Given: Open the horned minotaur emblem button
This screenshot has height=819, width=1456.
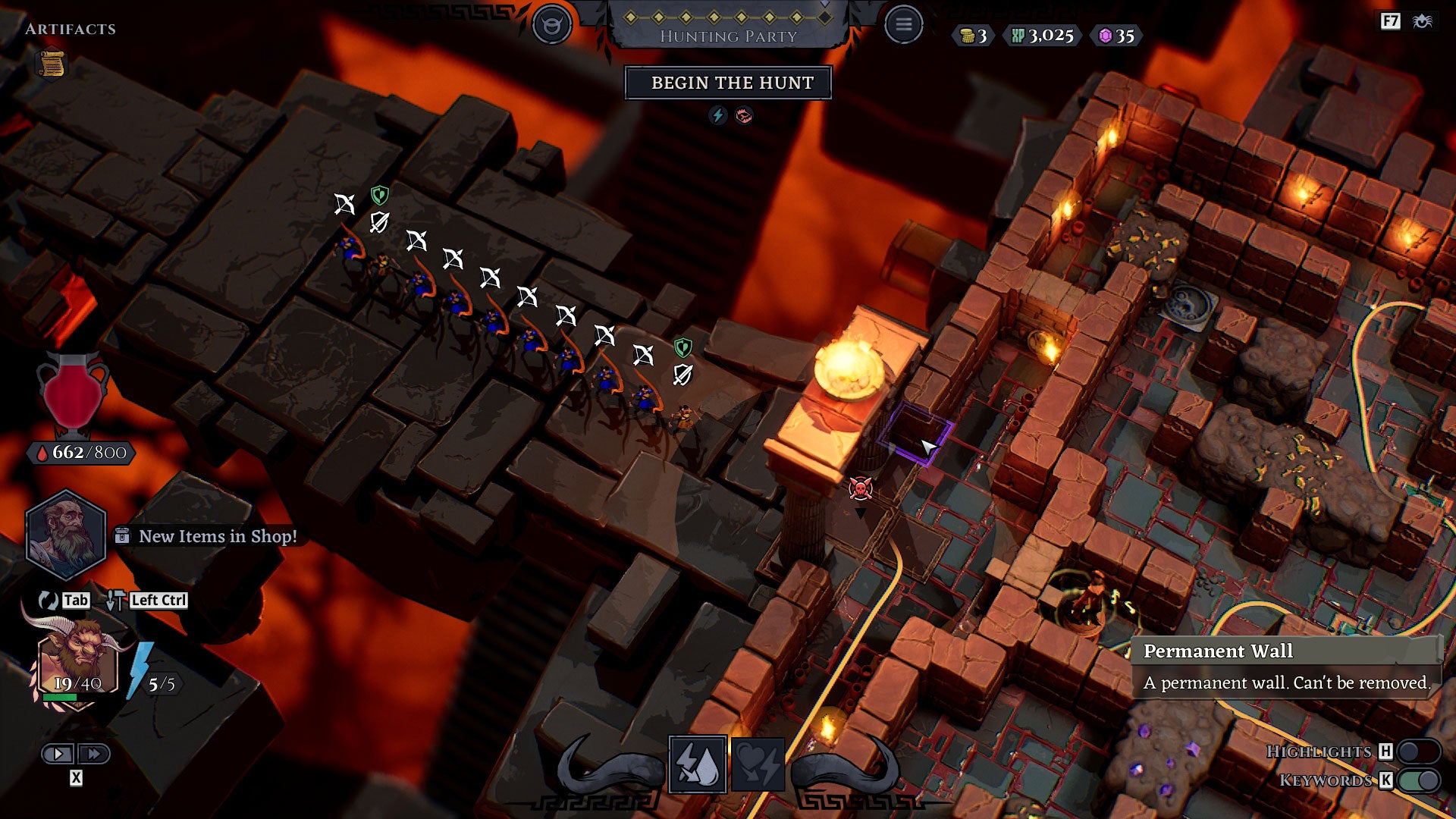Looking at the screenshot, I should [551, 25].
